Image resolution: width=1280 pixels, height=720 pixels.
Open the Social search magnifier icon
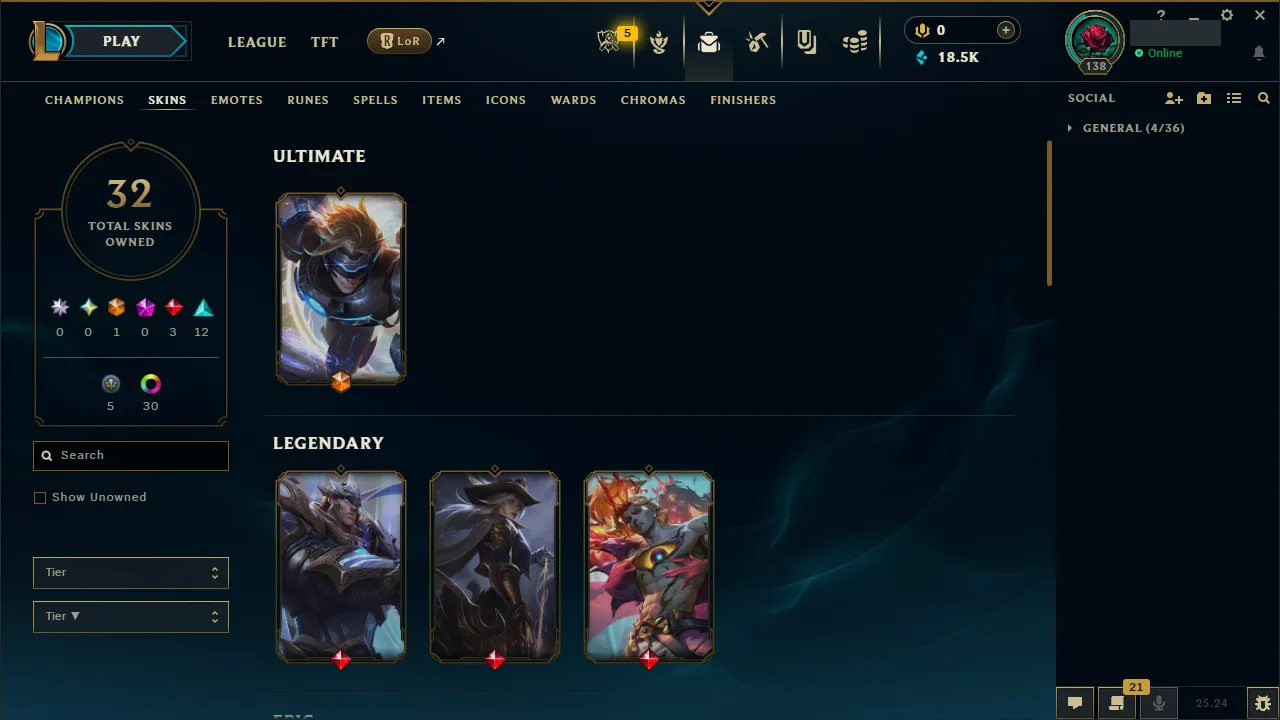[x=1264, y=98]
